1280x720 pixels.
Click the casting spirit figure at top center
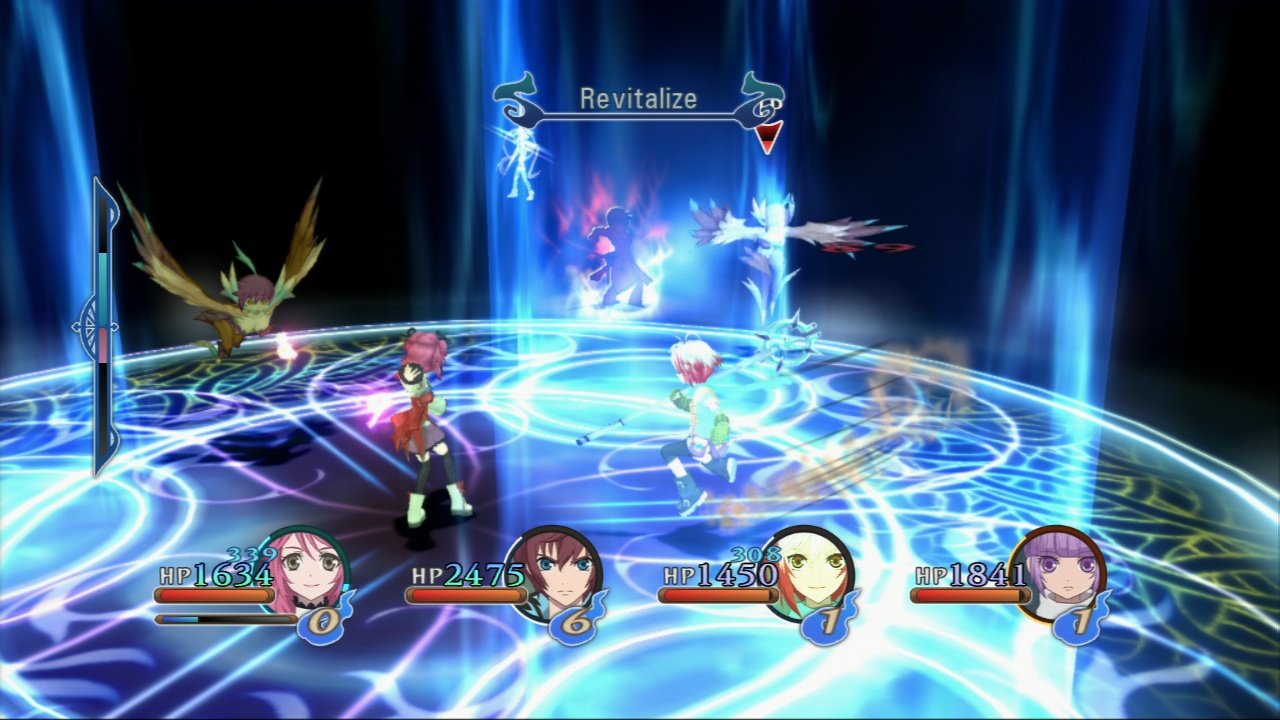[x=520, y=165]
